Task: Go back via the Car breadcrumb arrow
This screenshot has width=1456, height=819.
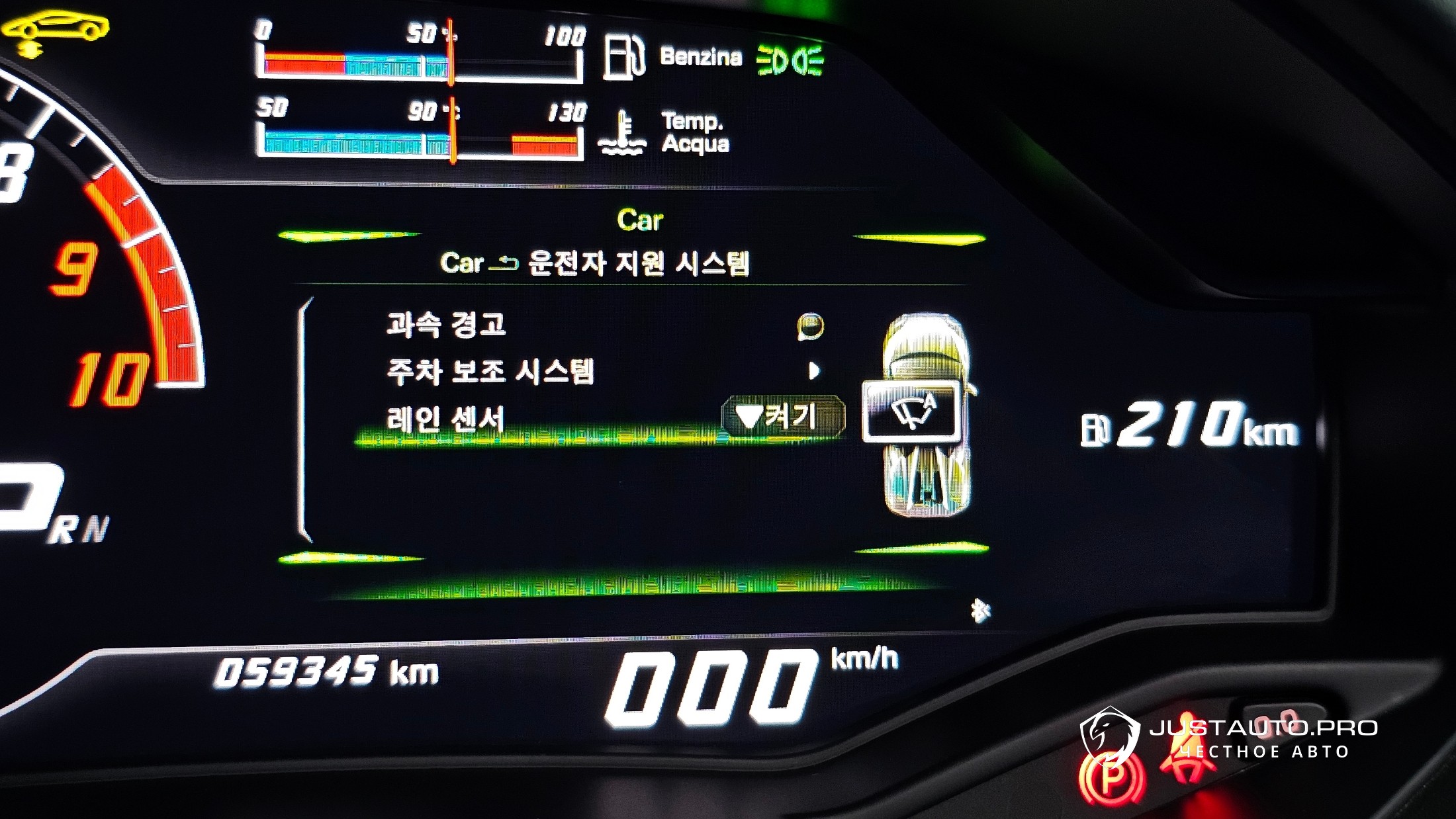Action: tap(504, 264)
